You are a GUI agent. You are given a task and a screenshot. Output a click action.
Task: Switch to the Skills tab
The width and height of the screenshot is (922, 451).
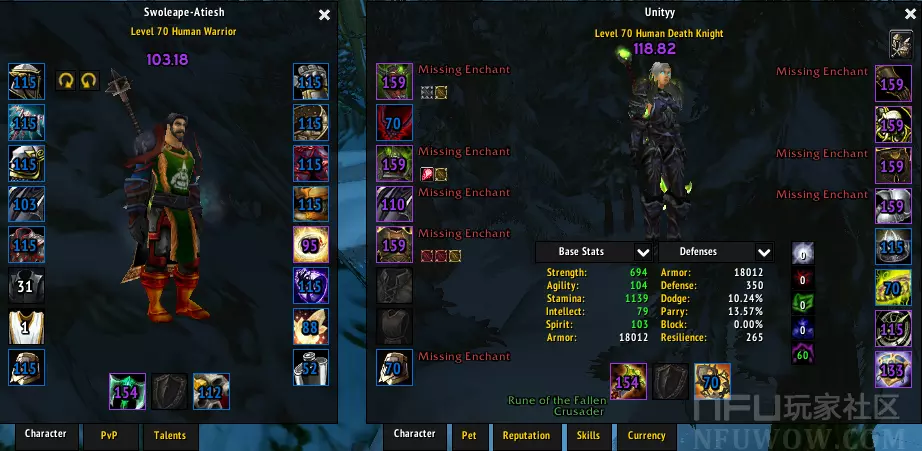(588, 435)
